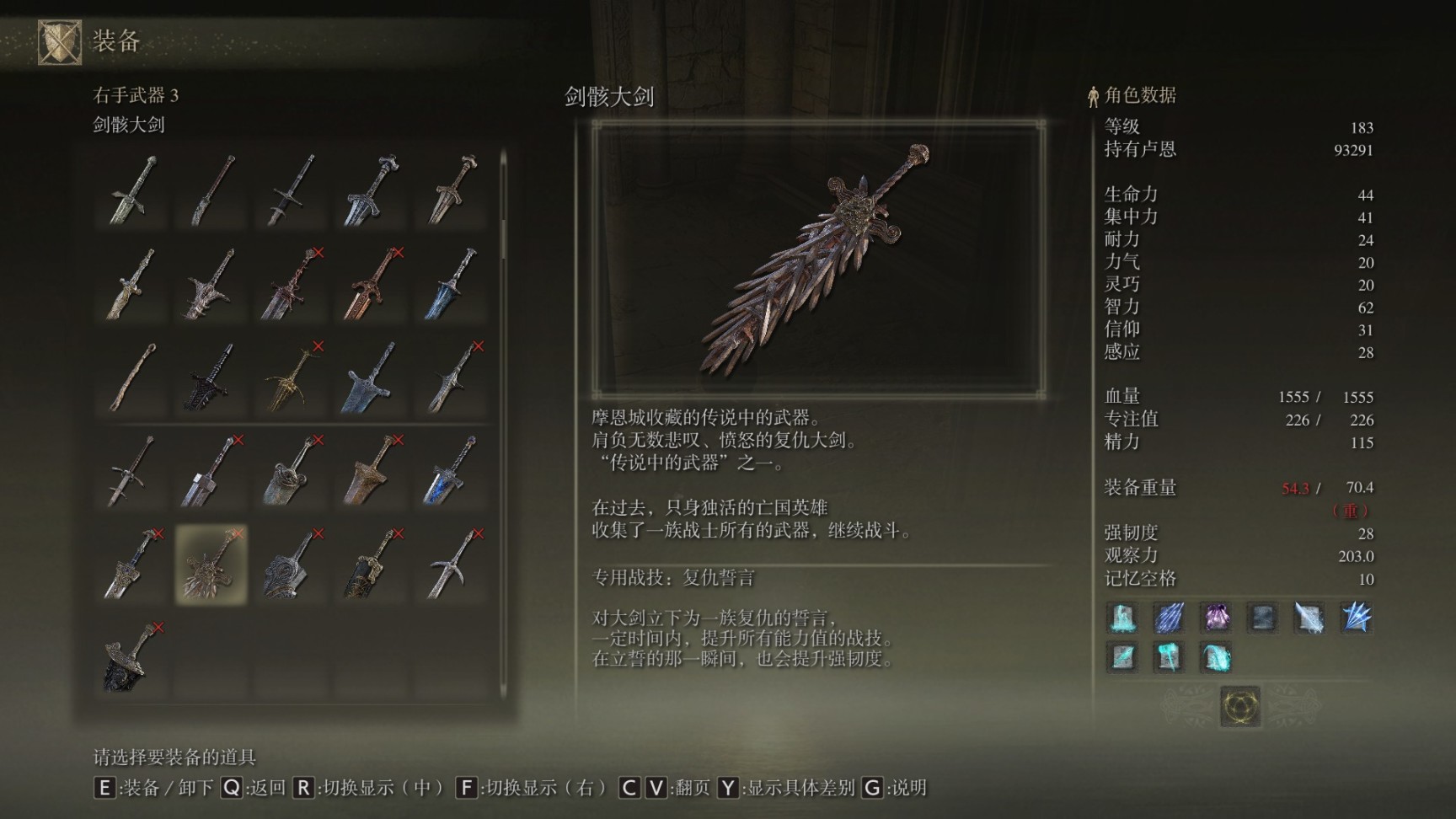Screen dimensions: 1456x819
Task: Click the equipment shield emblem icon
Action: (59, 41)
